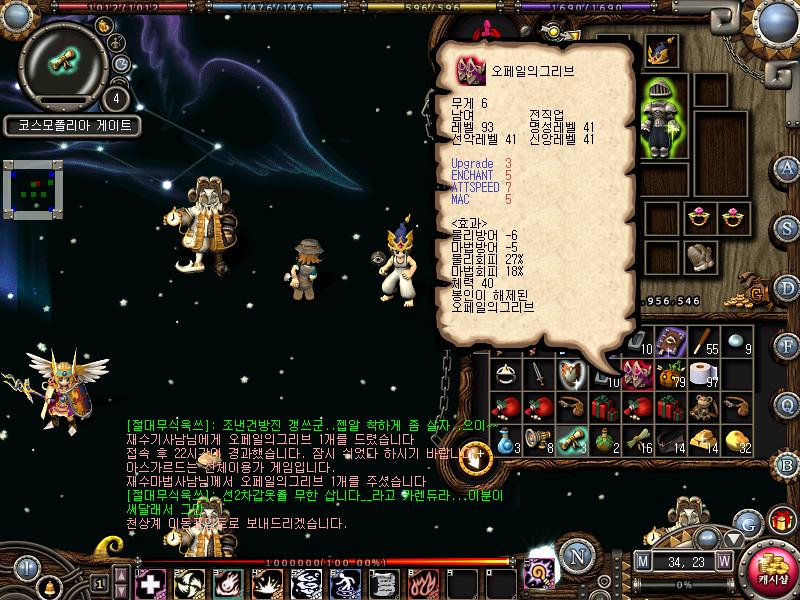
Task: Toggle the M map button
Action: point(642,562)
